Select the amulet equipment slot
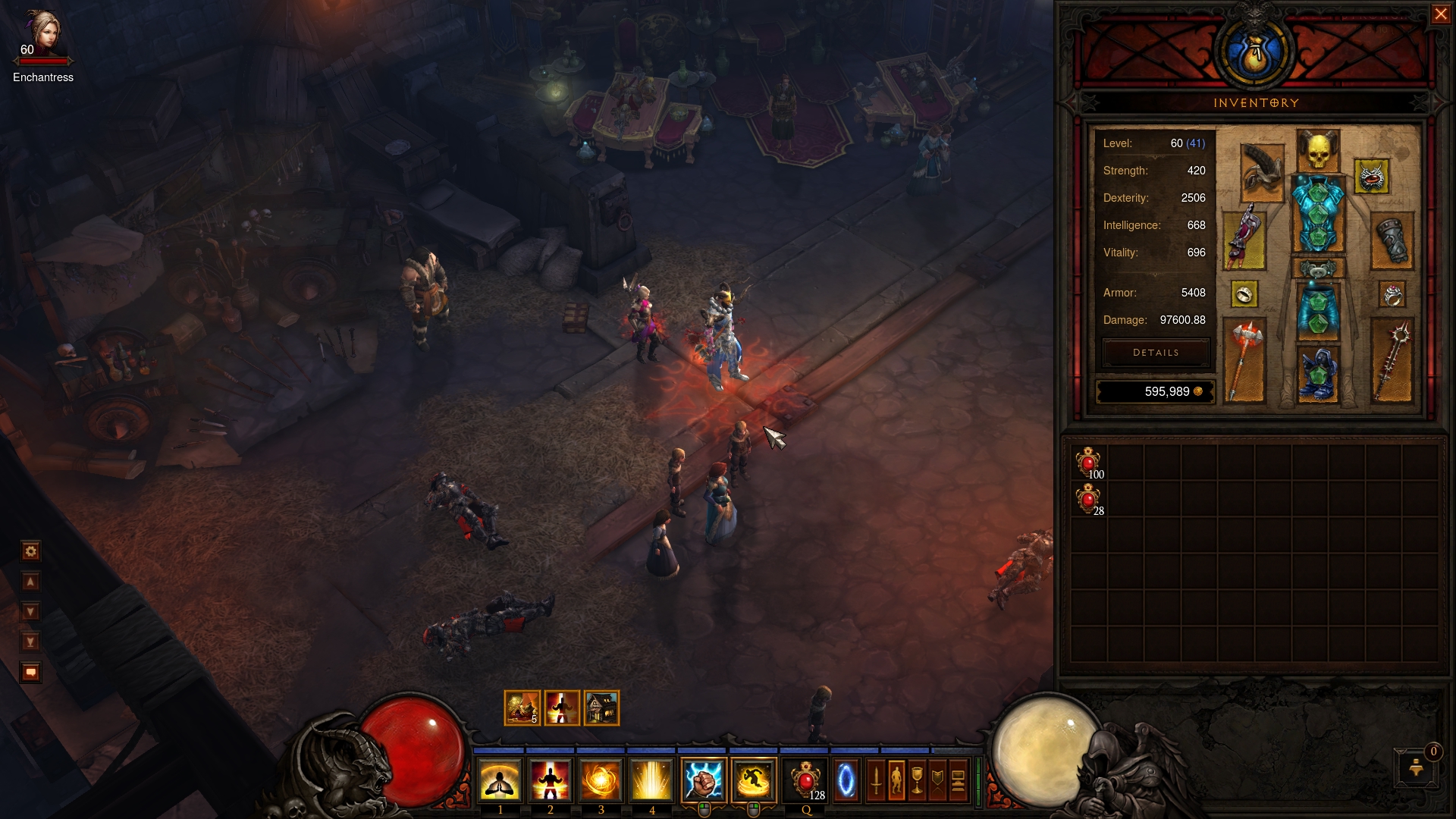 (x=1371, y=177)
